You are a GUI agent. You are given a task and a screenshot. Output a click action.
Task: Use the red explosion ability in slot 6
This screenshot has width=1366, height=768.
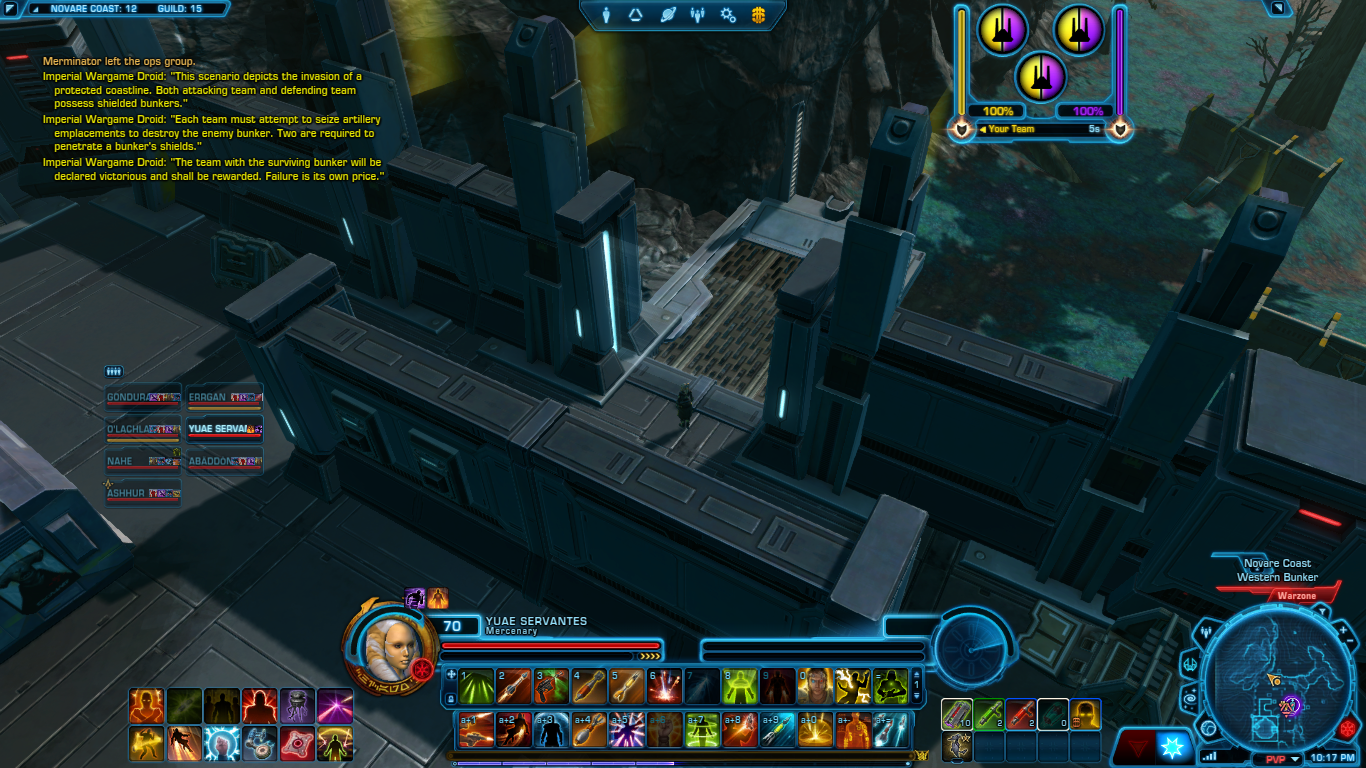[x=665, y=686]
